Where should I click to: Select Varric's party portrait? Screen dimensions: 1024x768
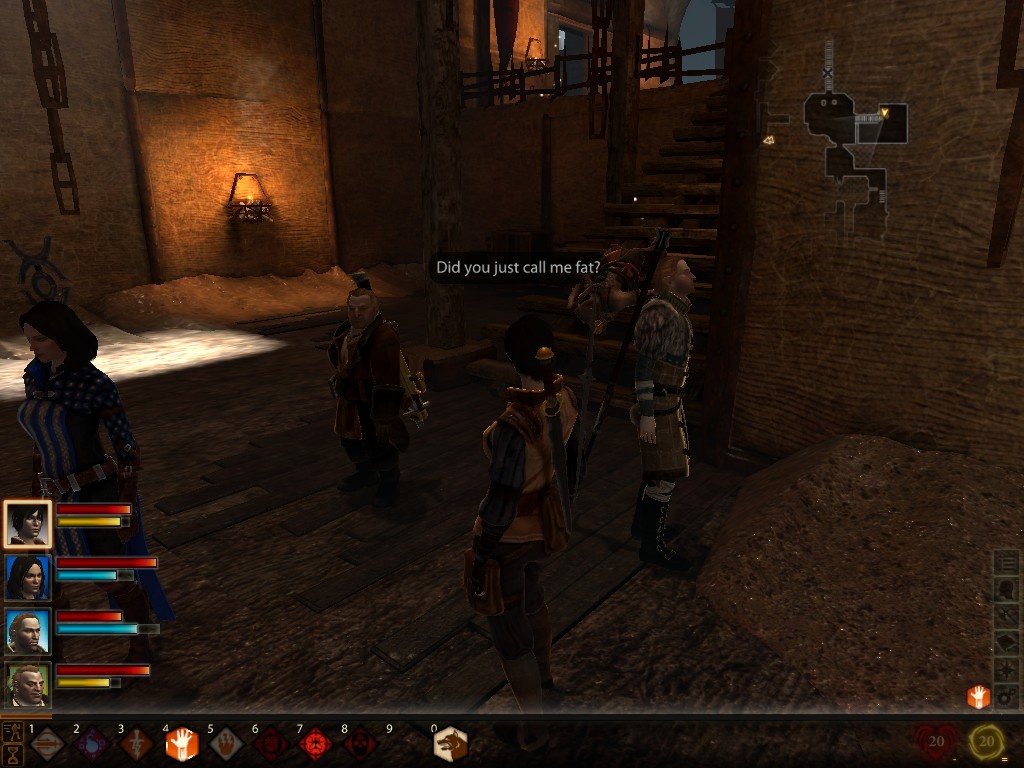27,685
